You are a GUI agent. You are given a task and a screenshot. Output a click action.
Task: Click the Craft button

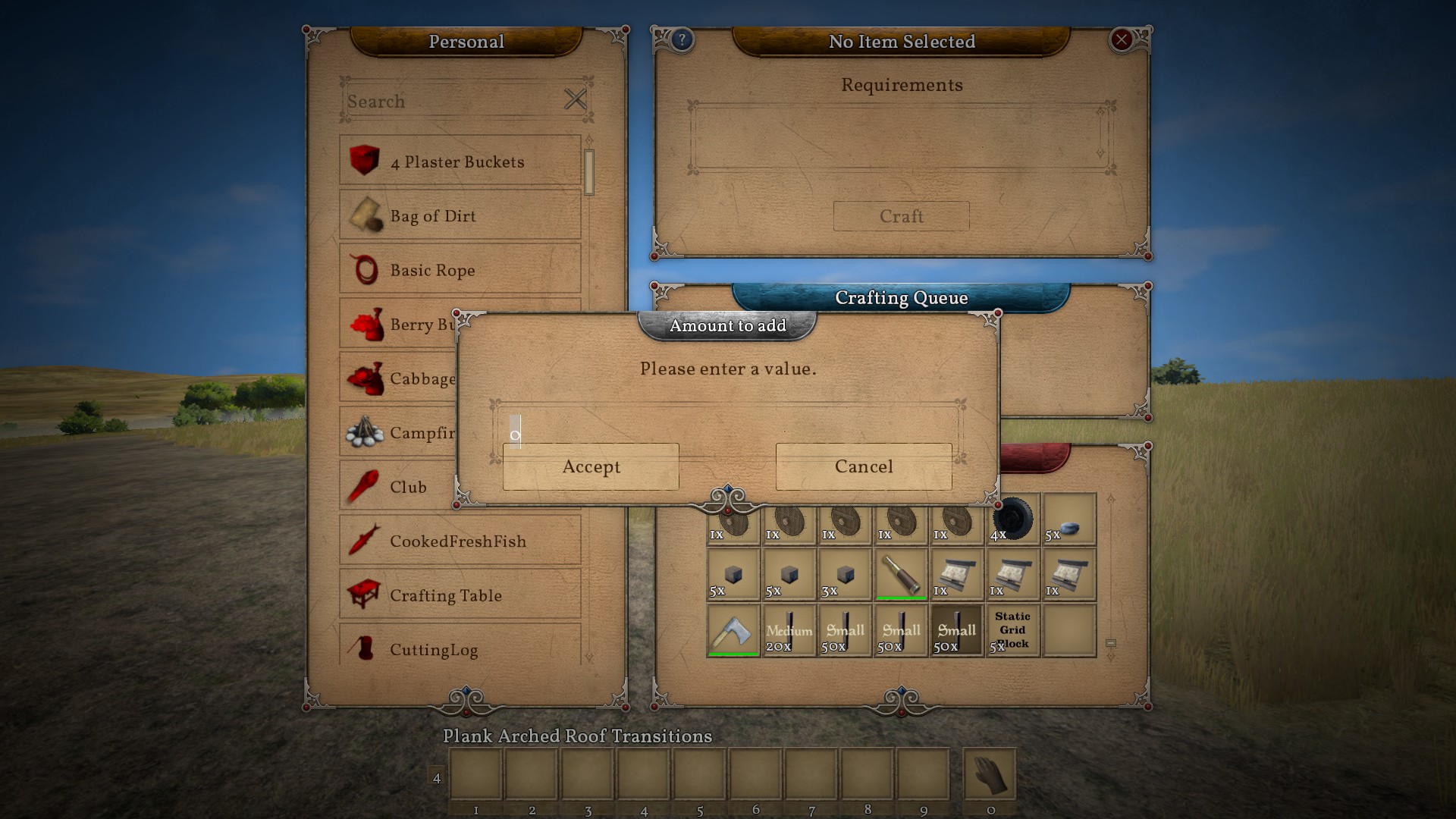point(901,216)
